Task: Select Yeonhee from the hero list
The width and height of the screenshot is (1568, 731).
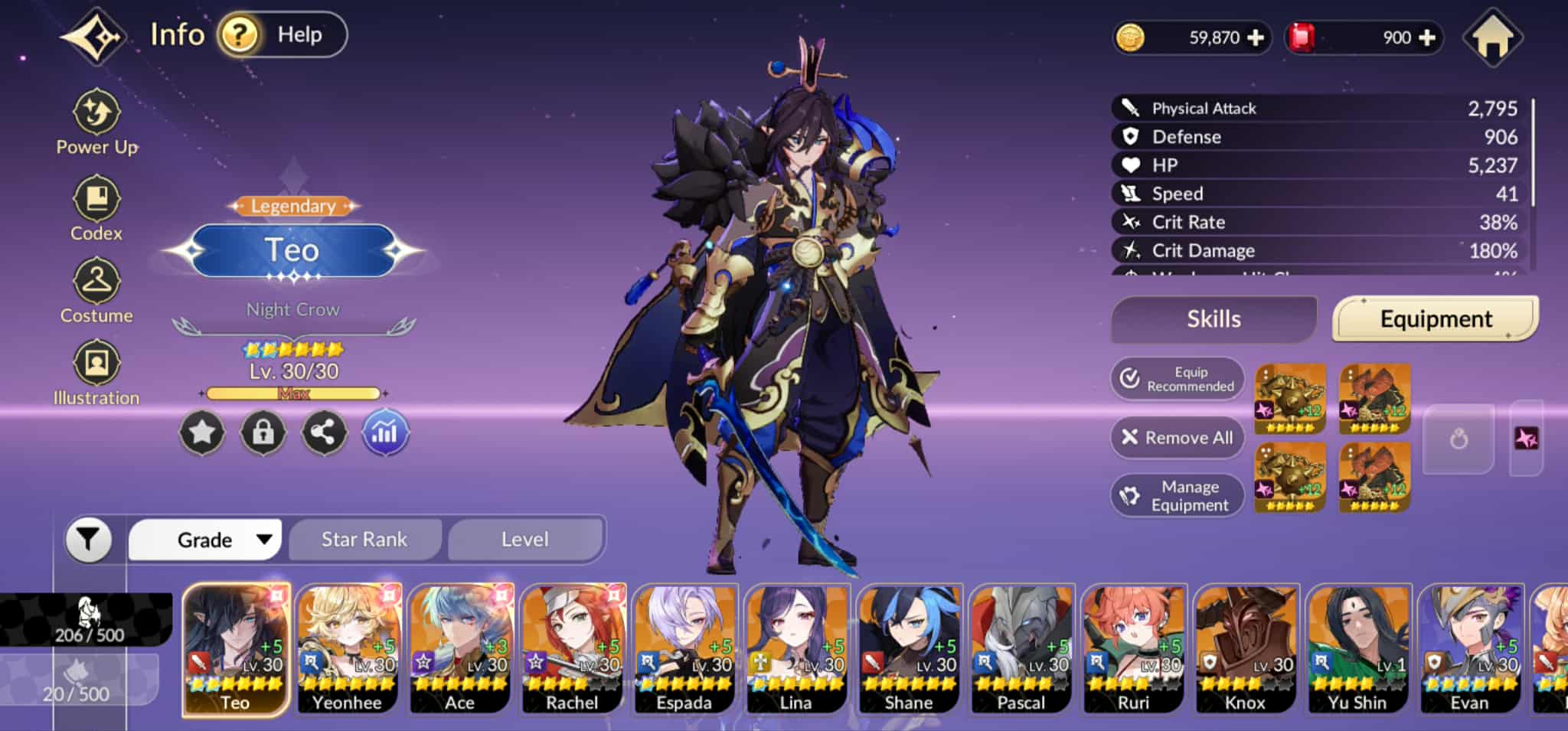Action: tap(348, 649)
